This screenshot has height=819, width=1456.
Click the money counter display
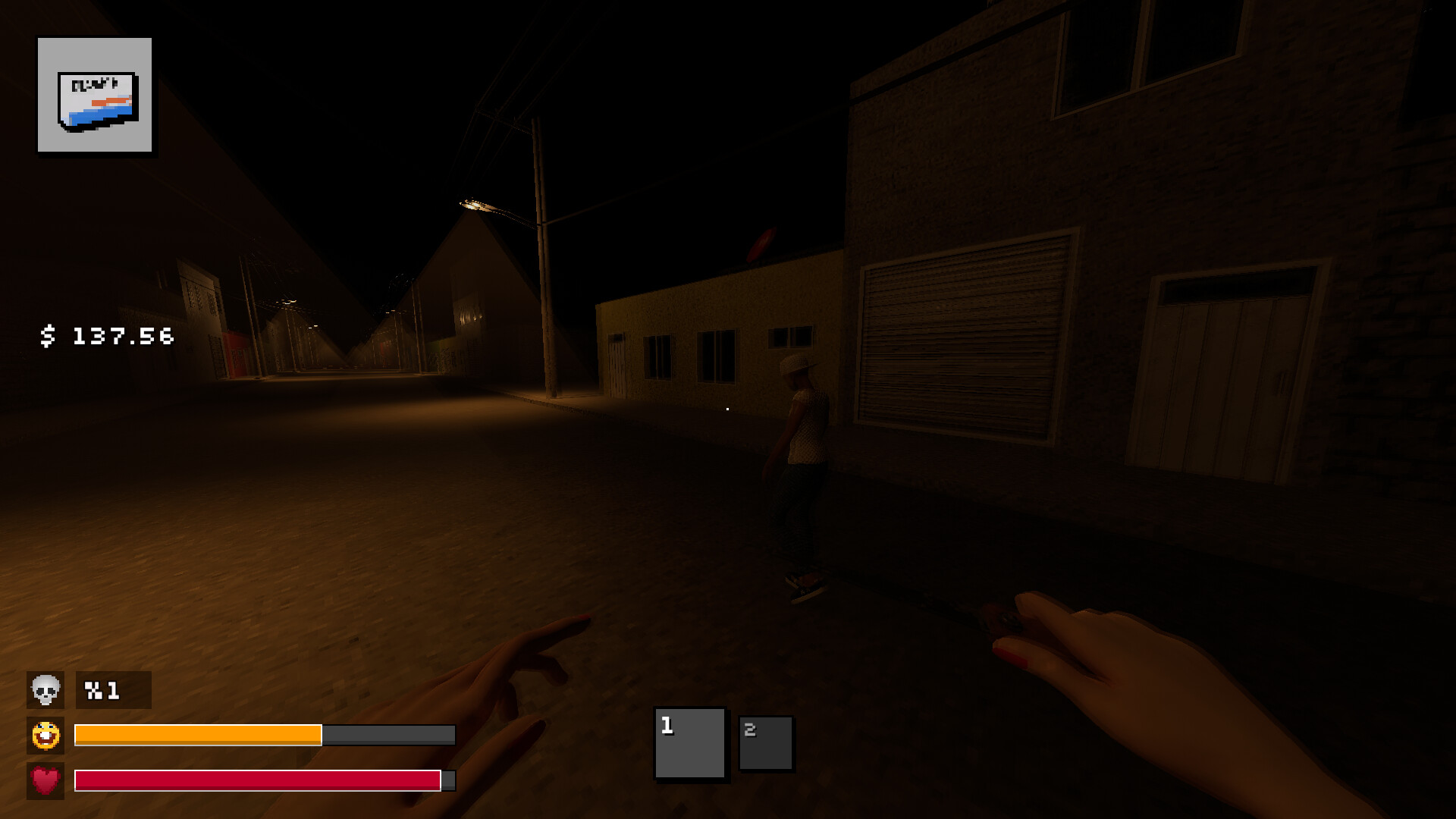(x=106, y=334)
